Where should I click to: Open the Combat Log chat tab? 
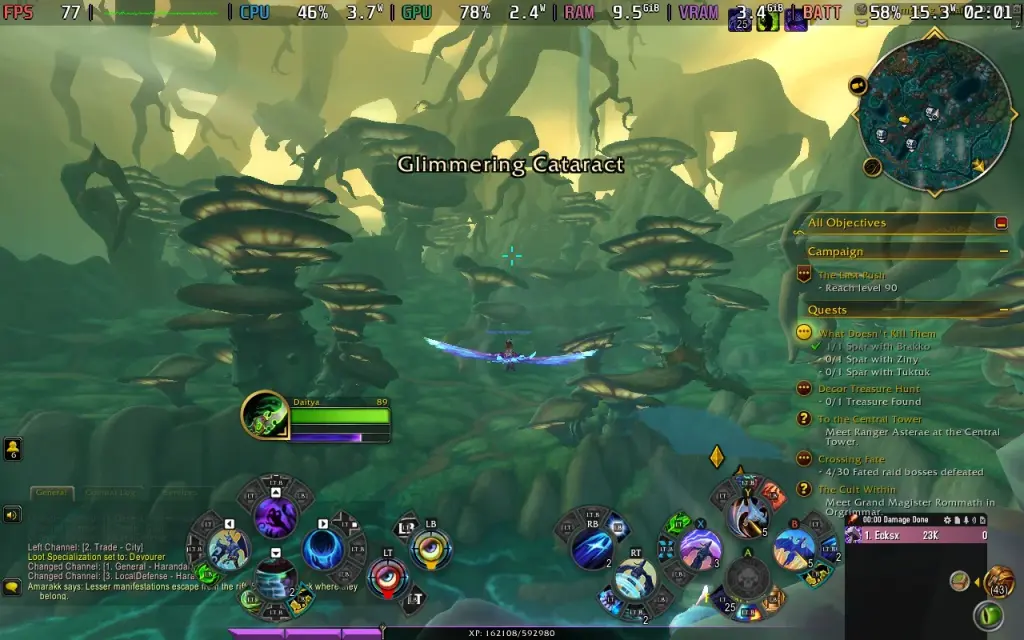tap(110, 492)
